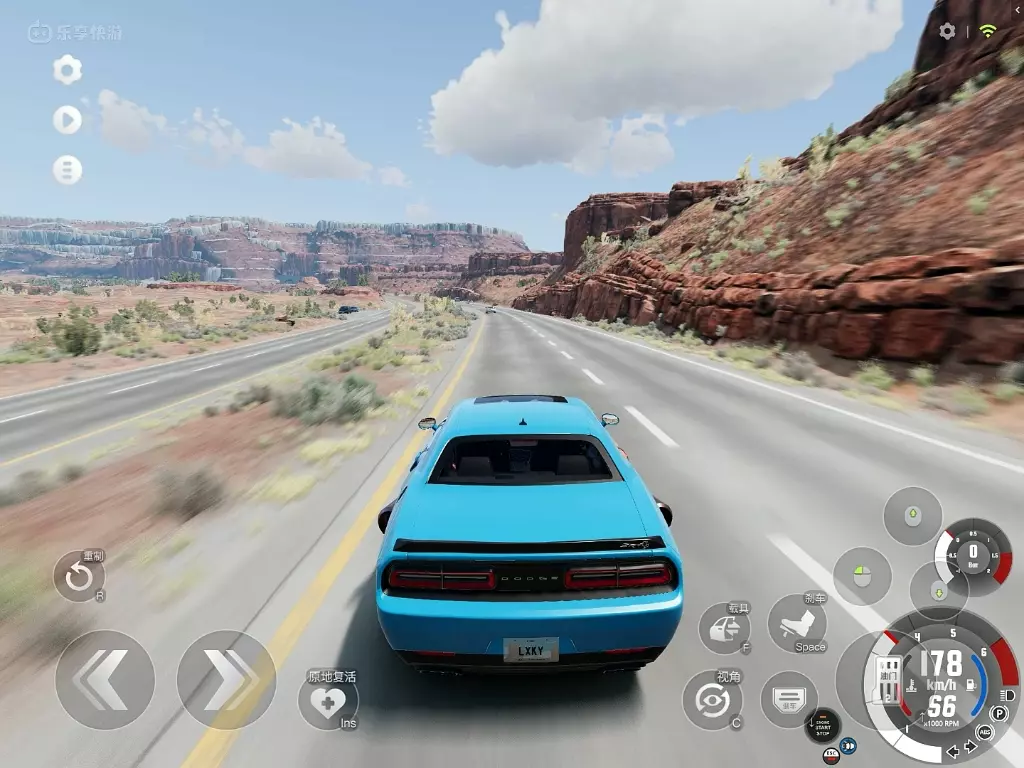Switch camera with the 视角 view button
Viewport: 1024px width, 768px height.
coord(712,699)
